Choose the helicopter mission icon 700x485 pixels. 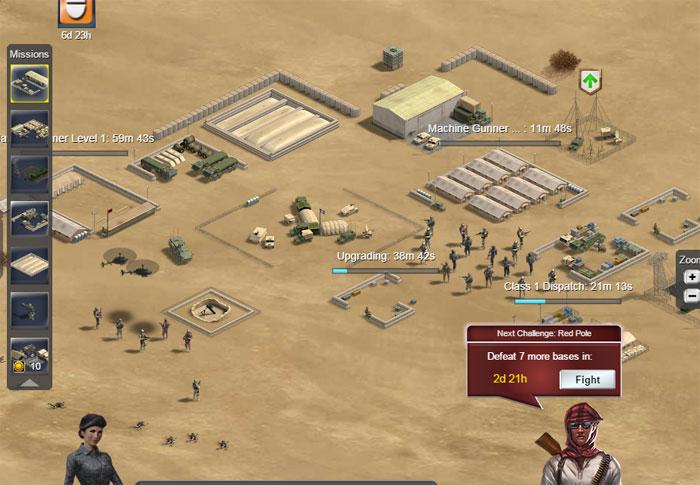click(x=30, y=310)
